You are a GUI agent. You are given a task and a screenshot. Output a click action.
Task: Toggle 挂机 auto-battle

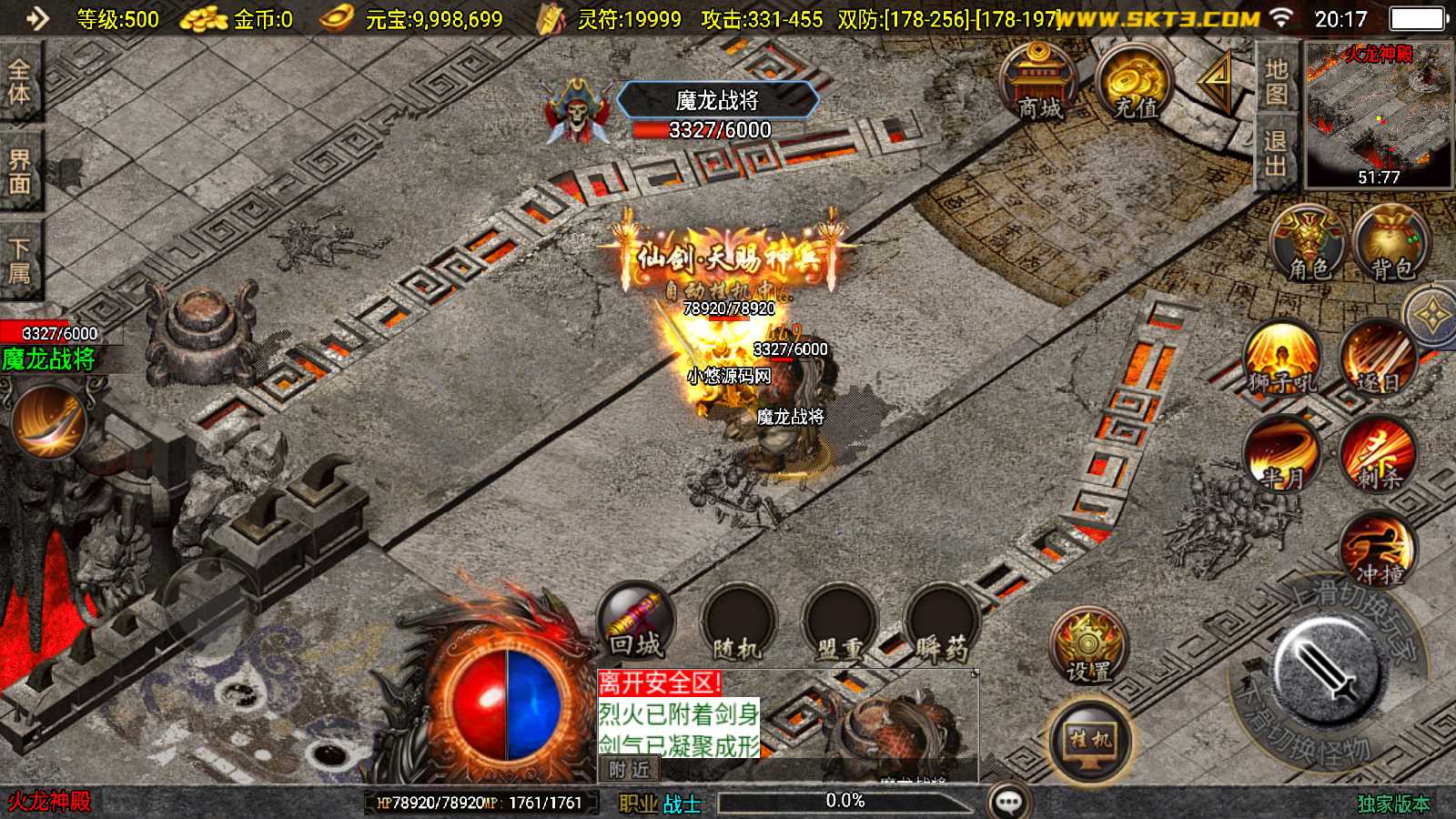coord(1090,741)
